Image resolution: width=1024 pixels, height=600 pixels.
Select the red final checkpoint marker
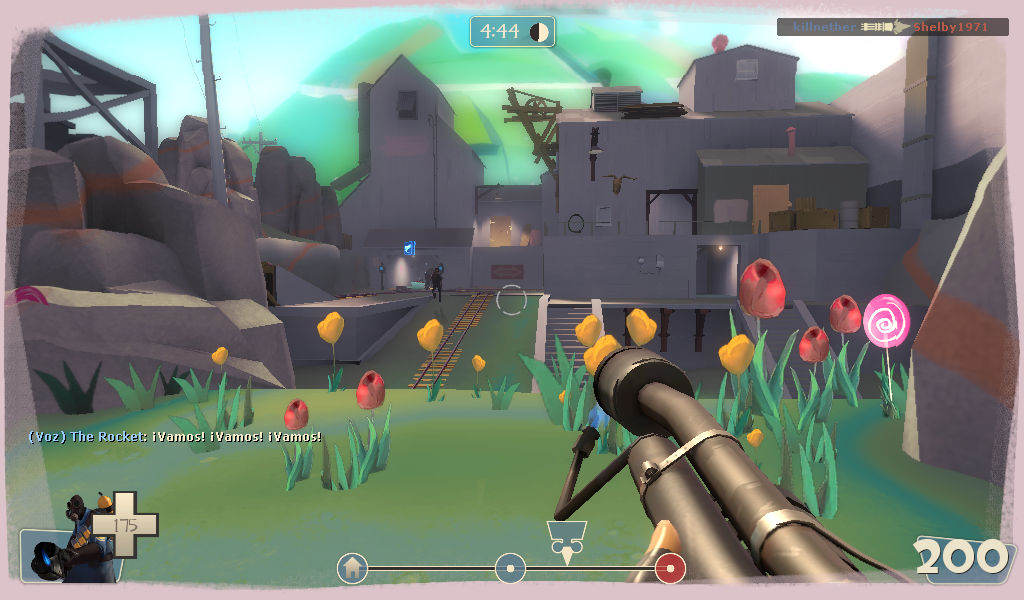[x=670, y=569]
